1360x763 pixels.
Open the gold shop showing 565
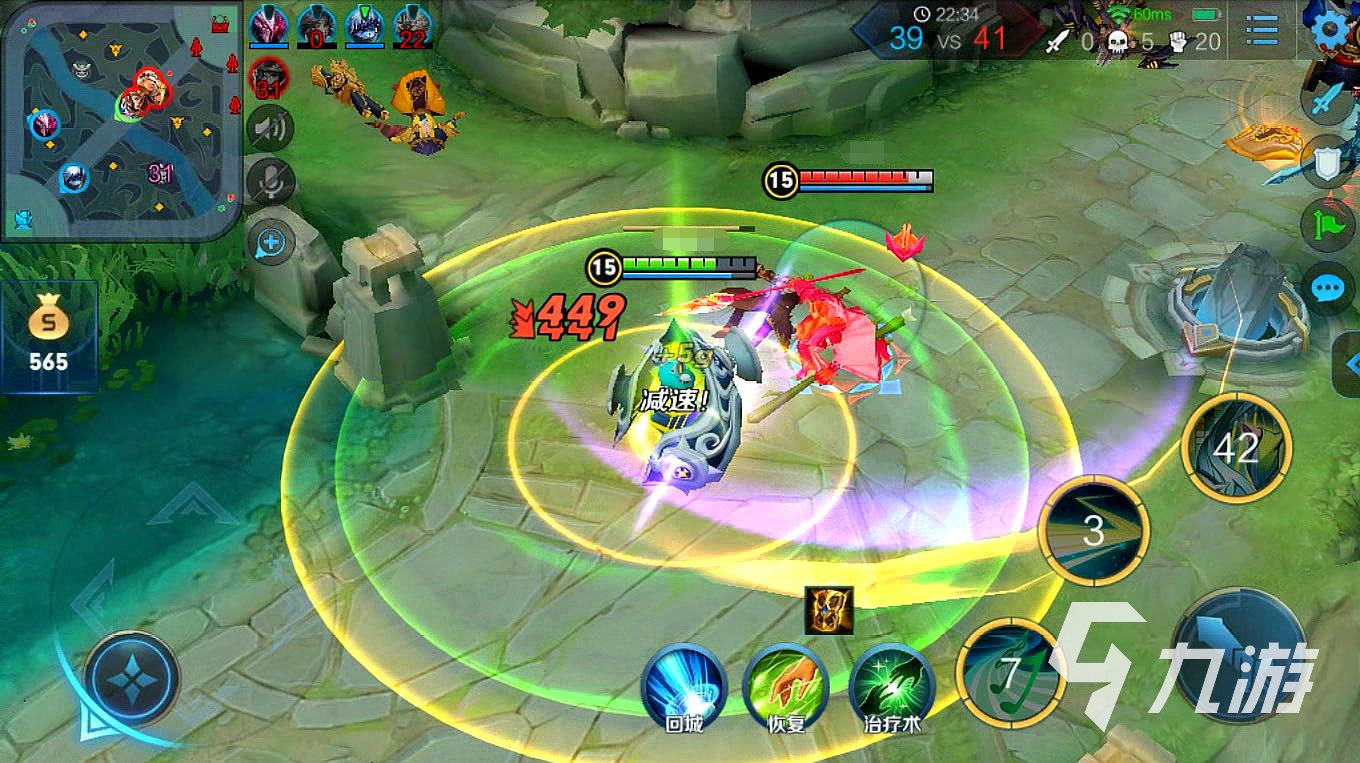(x=48, y=336)
